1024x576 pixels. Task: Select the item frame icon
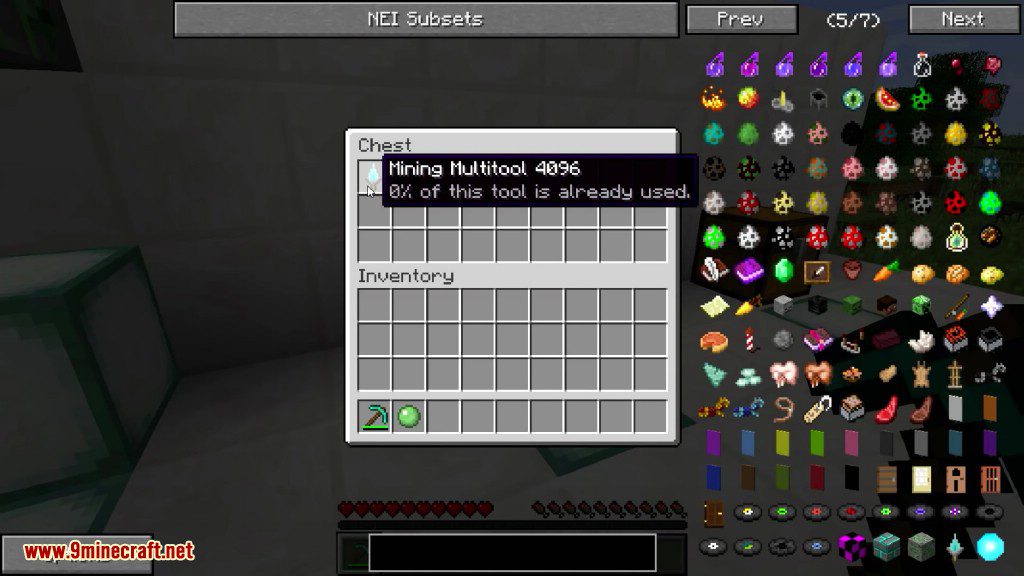818,271
